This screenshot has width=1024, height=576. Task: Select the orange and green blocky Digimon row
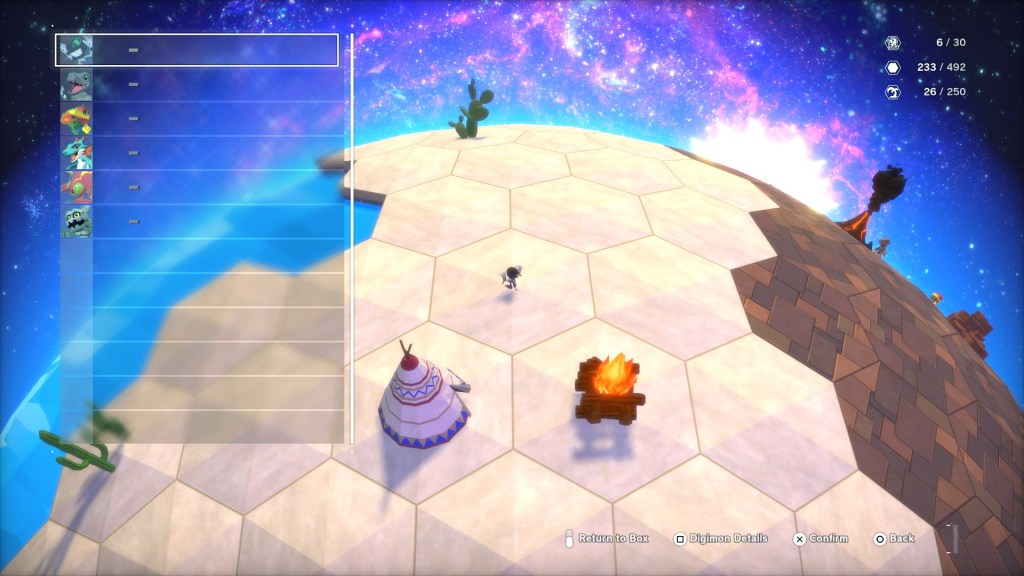pyautogui.click(x=197, y=119)
